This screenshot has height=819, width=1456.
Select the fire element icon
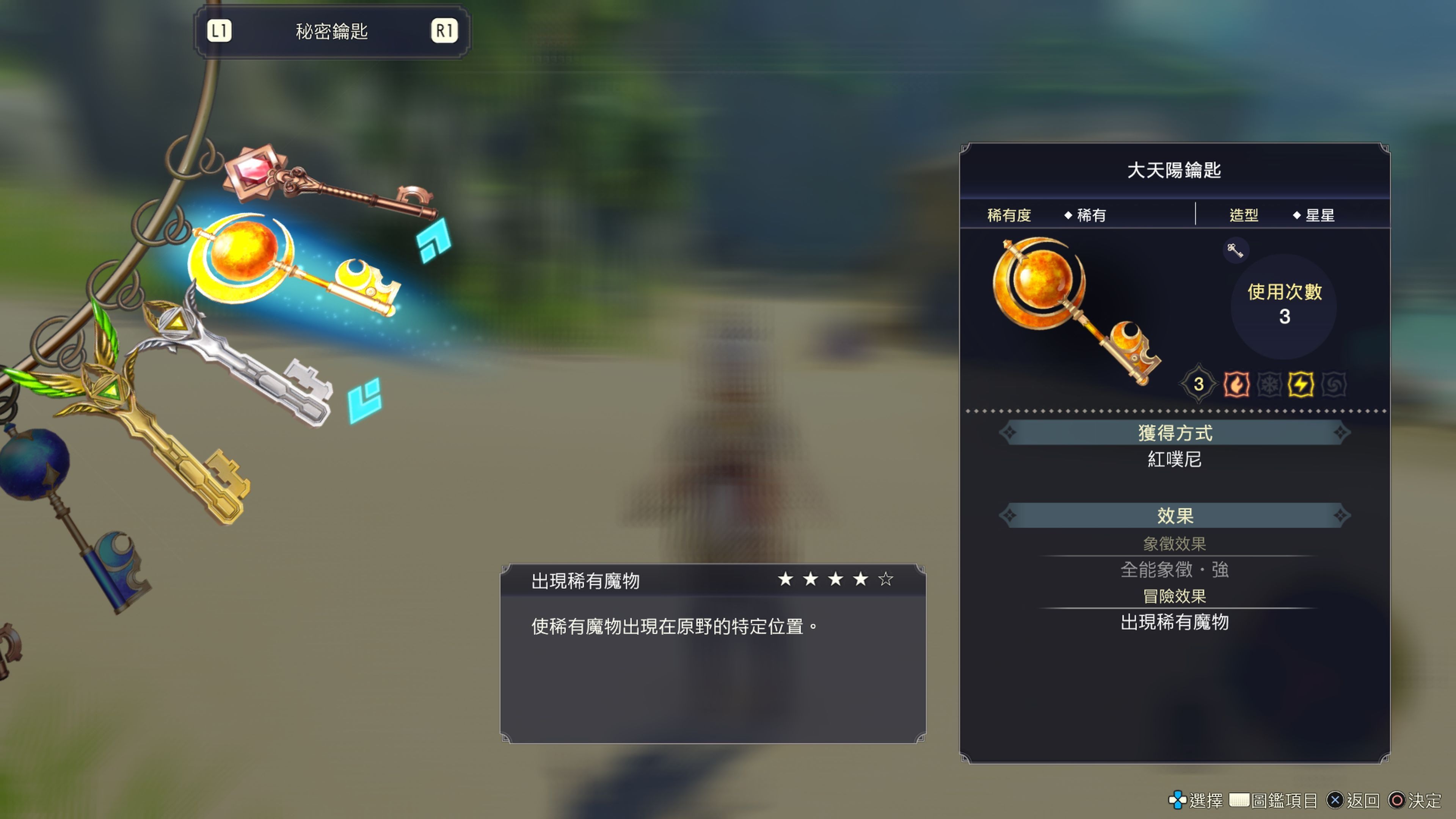point(1237,384)
